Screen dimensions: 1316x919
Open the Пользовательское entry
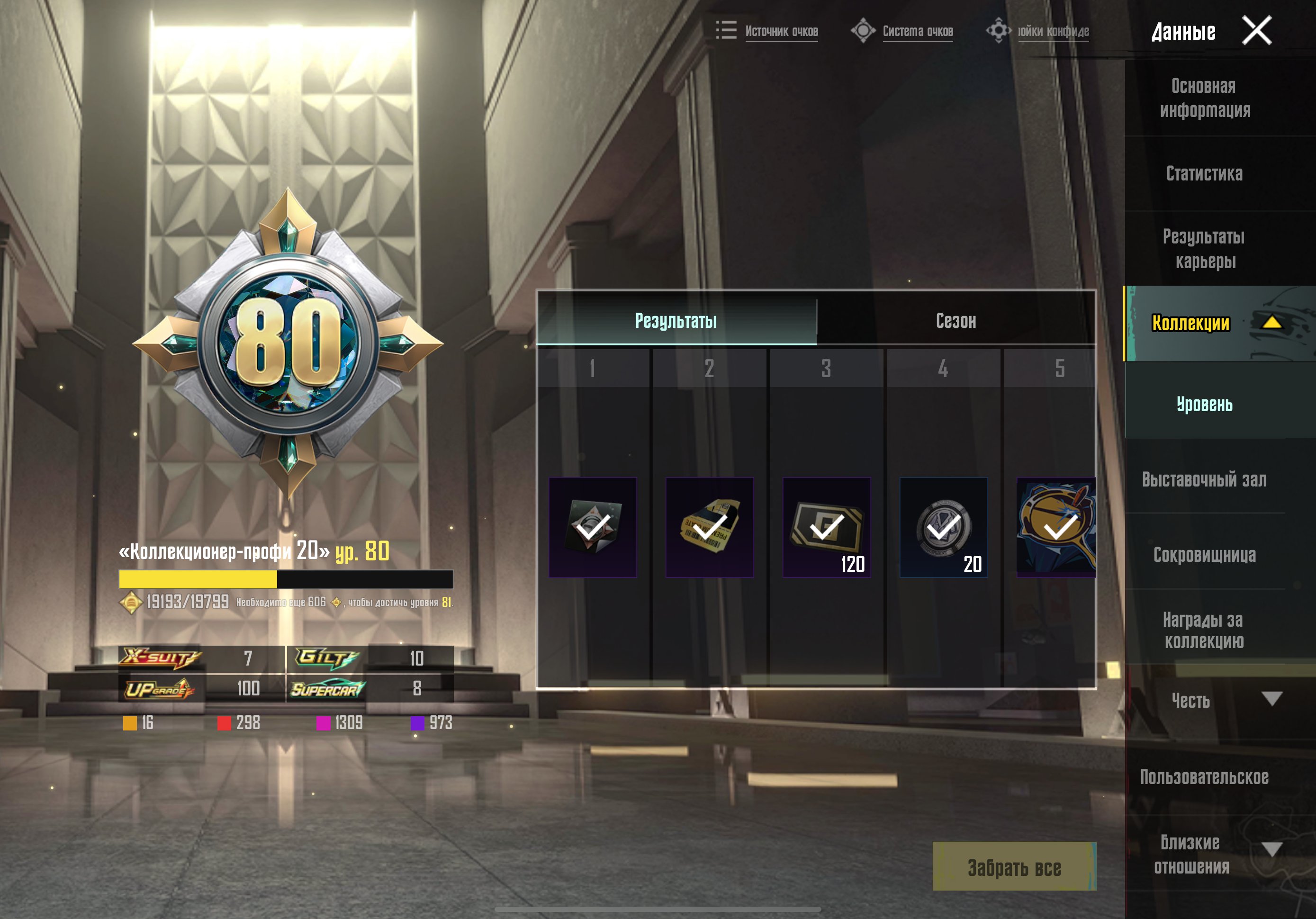pos(1204,777)
